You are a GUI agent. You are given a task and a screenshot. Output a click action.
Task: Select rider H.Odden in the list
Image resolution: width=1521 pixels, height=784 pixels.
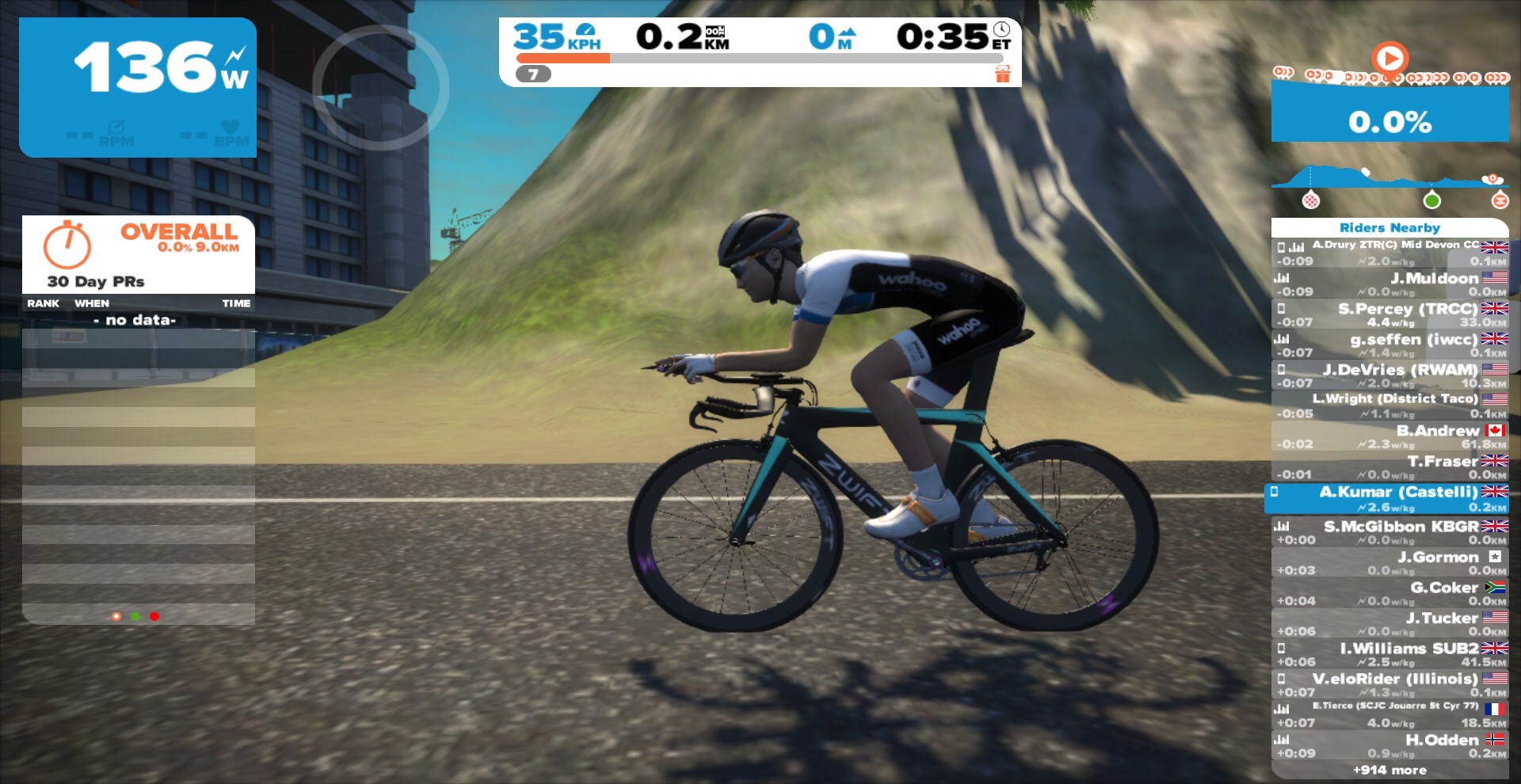point(1390,746)
